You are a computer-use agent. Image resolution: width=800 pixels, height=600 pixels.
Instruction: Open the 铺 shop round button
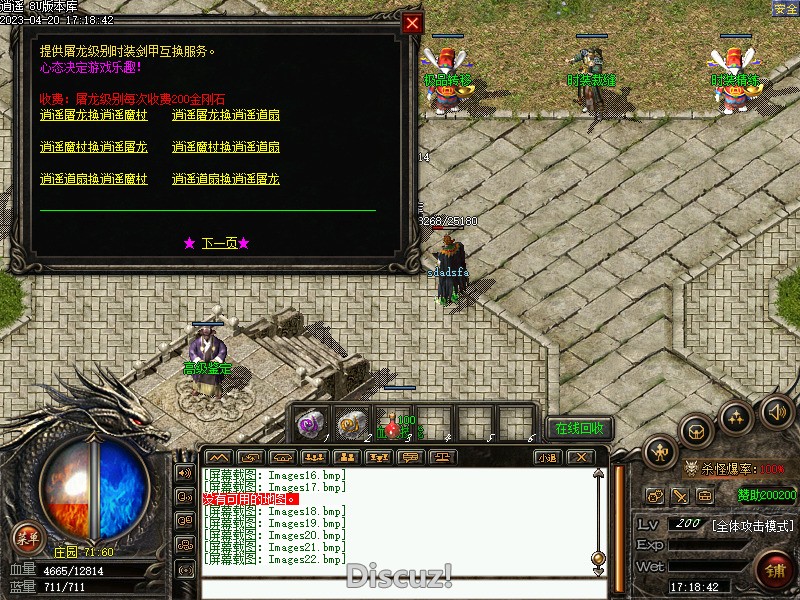click(x=773, y=571)
